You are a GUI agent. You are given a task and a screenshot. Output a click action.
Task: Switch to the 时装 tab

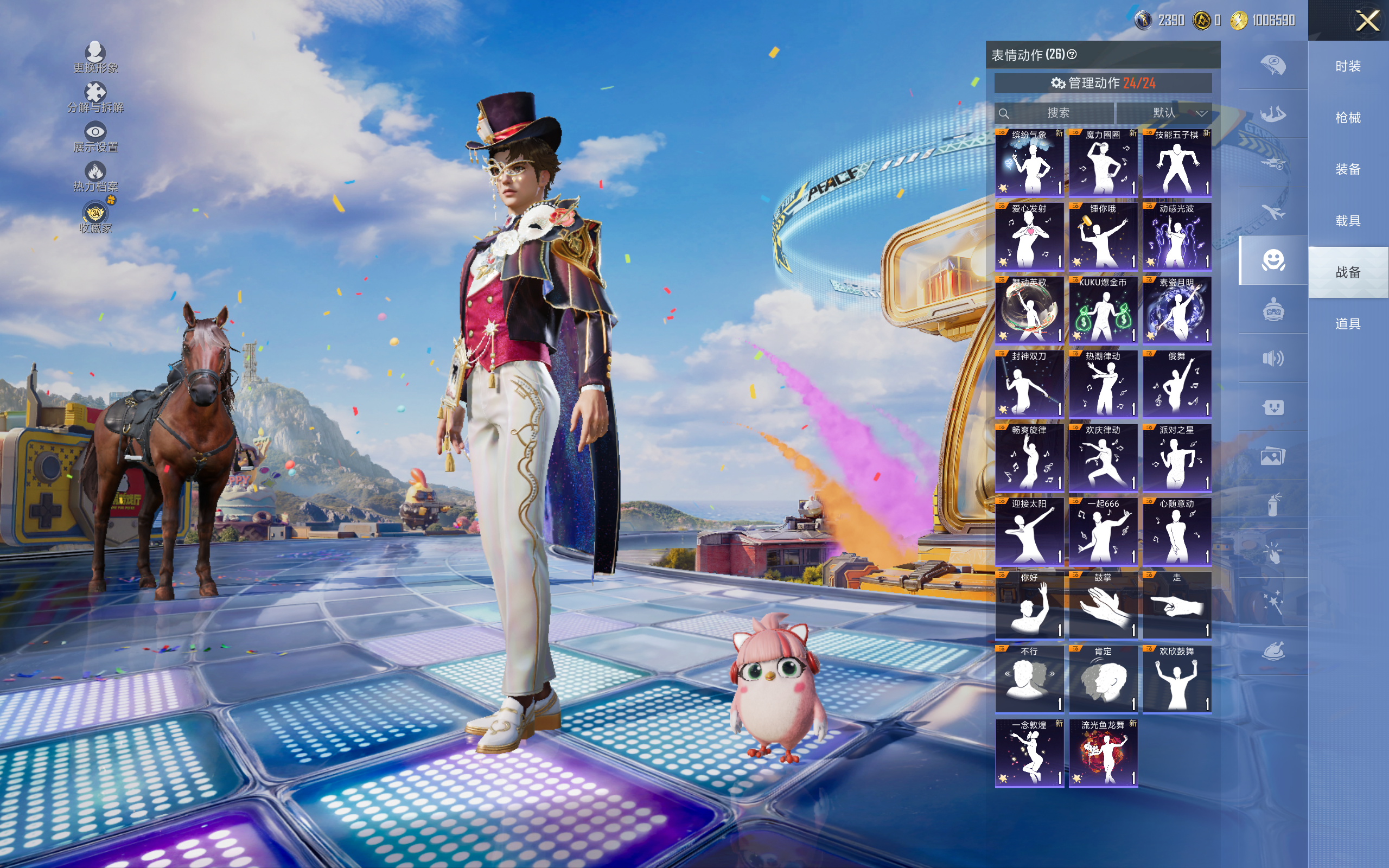(1348, 67)
